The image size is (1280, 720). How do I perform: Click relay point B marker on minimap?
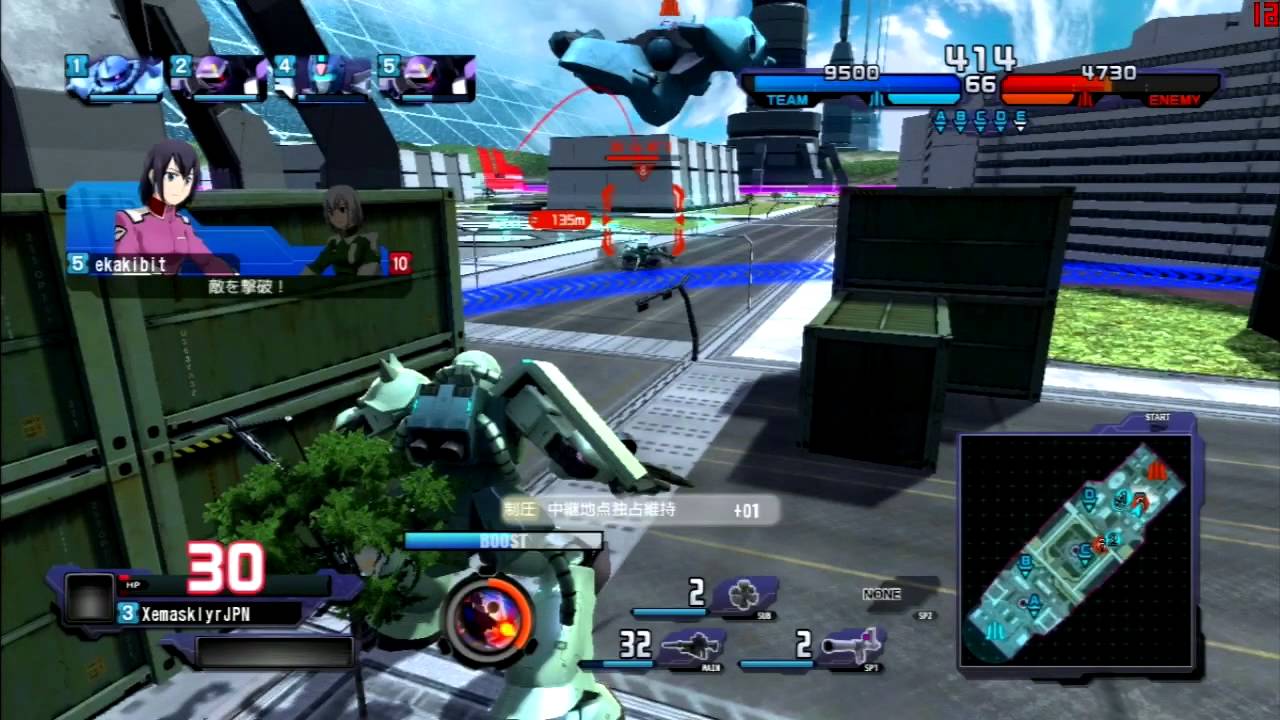(1024, 562)
